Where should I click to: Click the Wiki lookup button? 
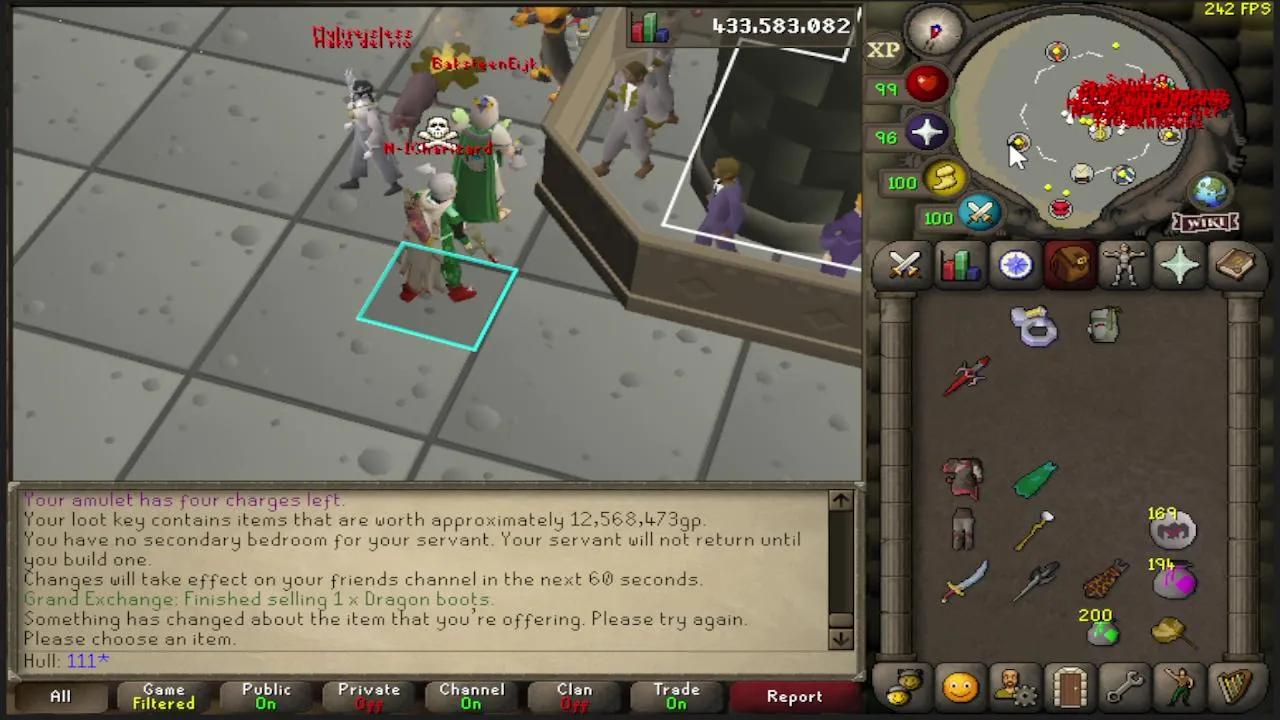pyautogui.click(x=1206, y=222)
